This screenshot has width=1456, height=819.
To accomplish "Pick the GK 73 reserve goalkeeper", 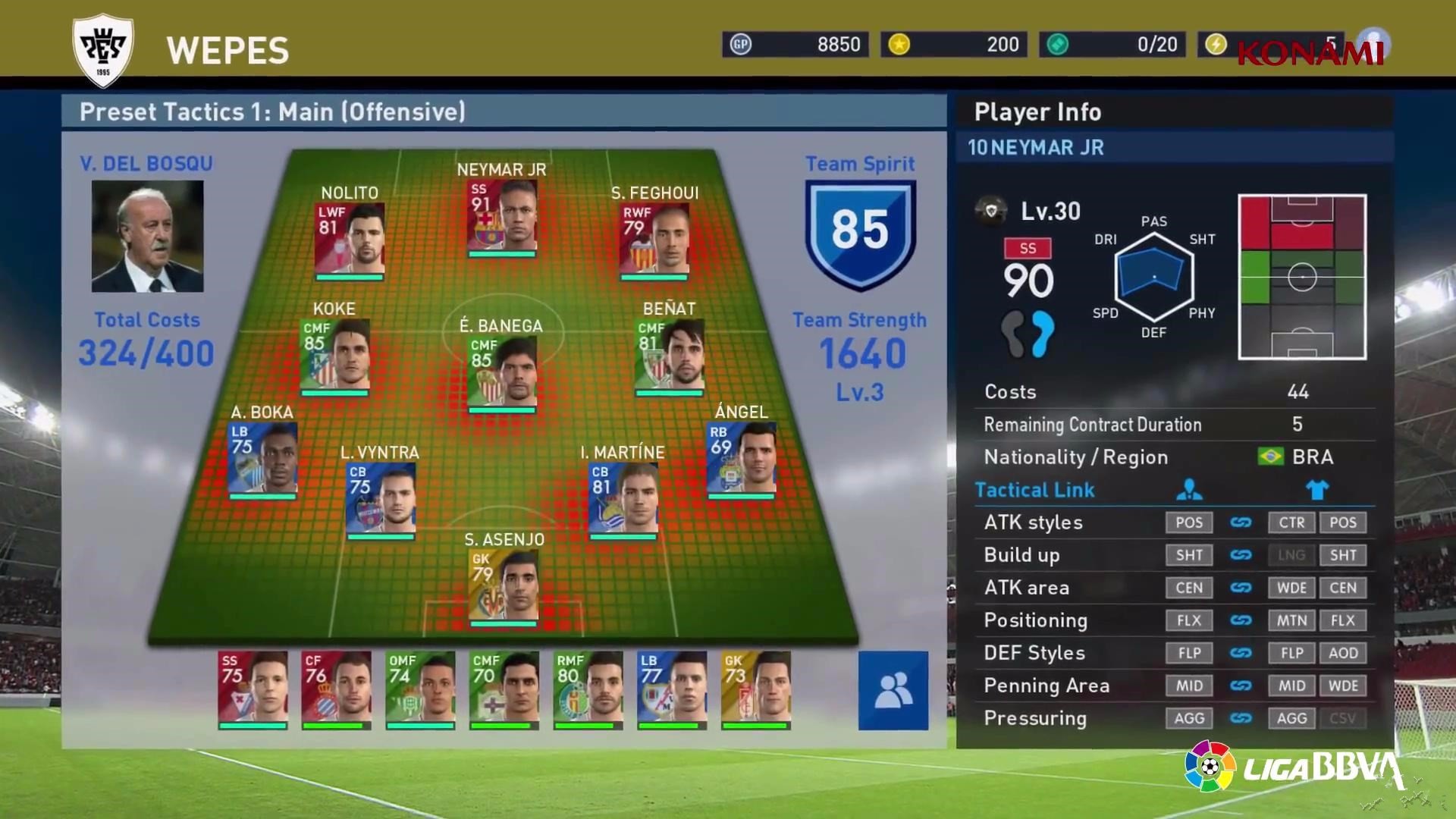I will [x=756, y=689].
